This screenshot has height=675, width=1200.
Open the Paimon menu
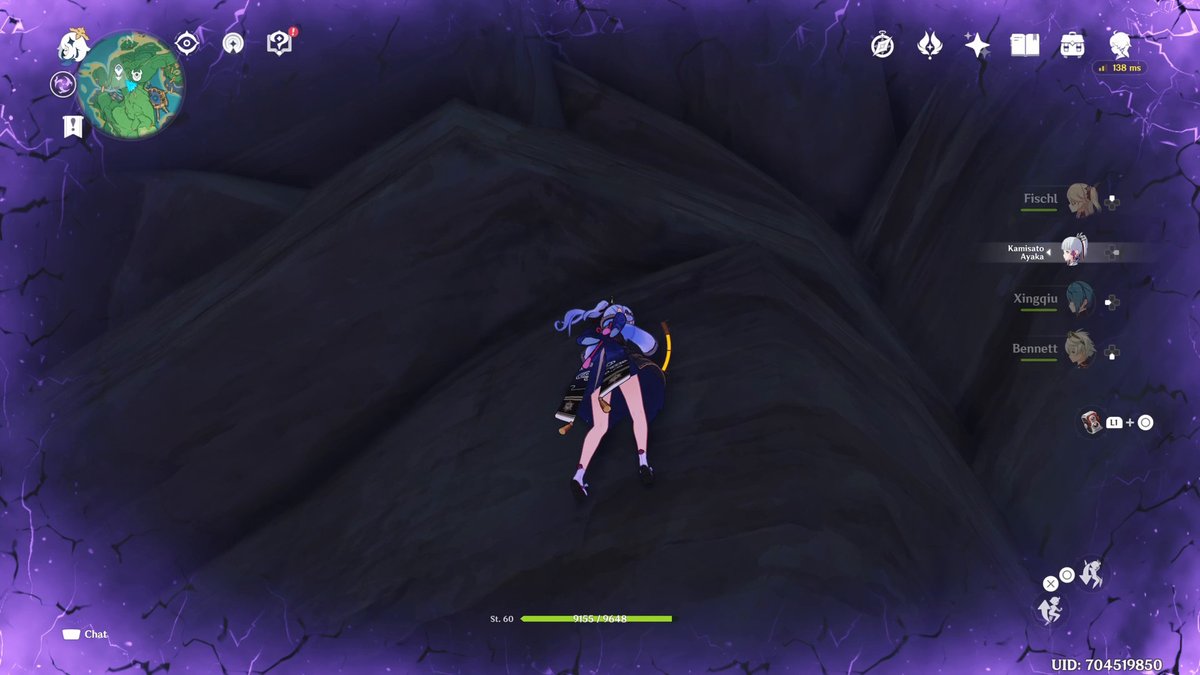click(x=73, y=44)
